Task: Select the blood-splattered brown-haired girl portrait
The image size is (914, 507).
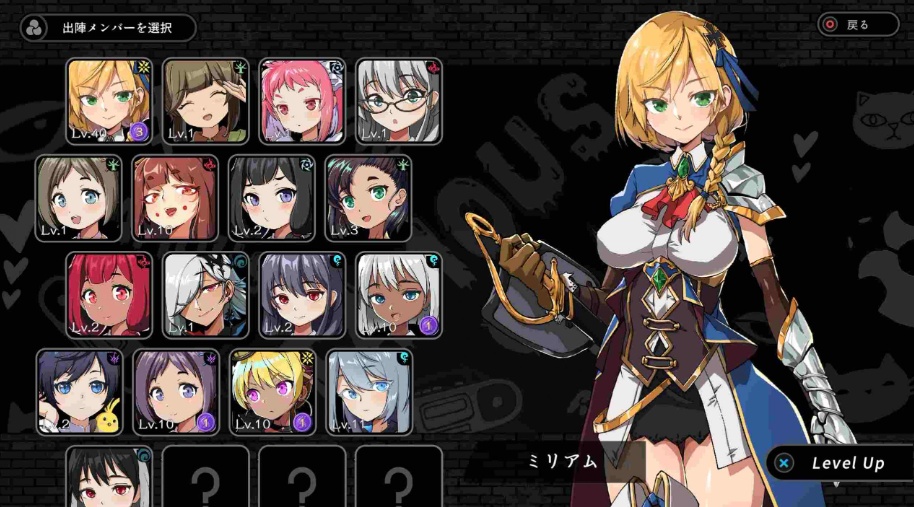Action: [x=174, y=198]
